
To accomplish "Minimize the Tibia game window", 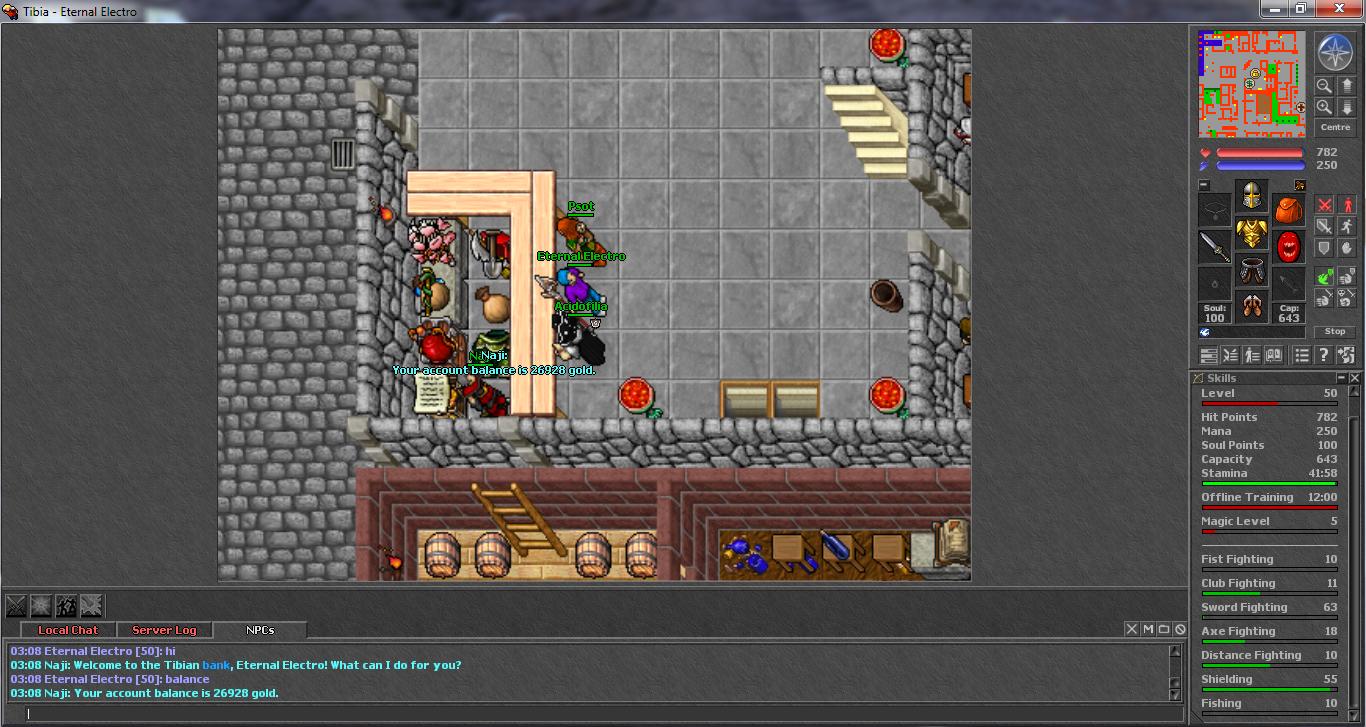I will click(1273, 9).
